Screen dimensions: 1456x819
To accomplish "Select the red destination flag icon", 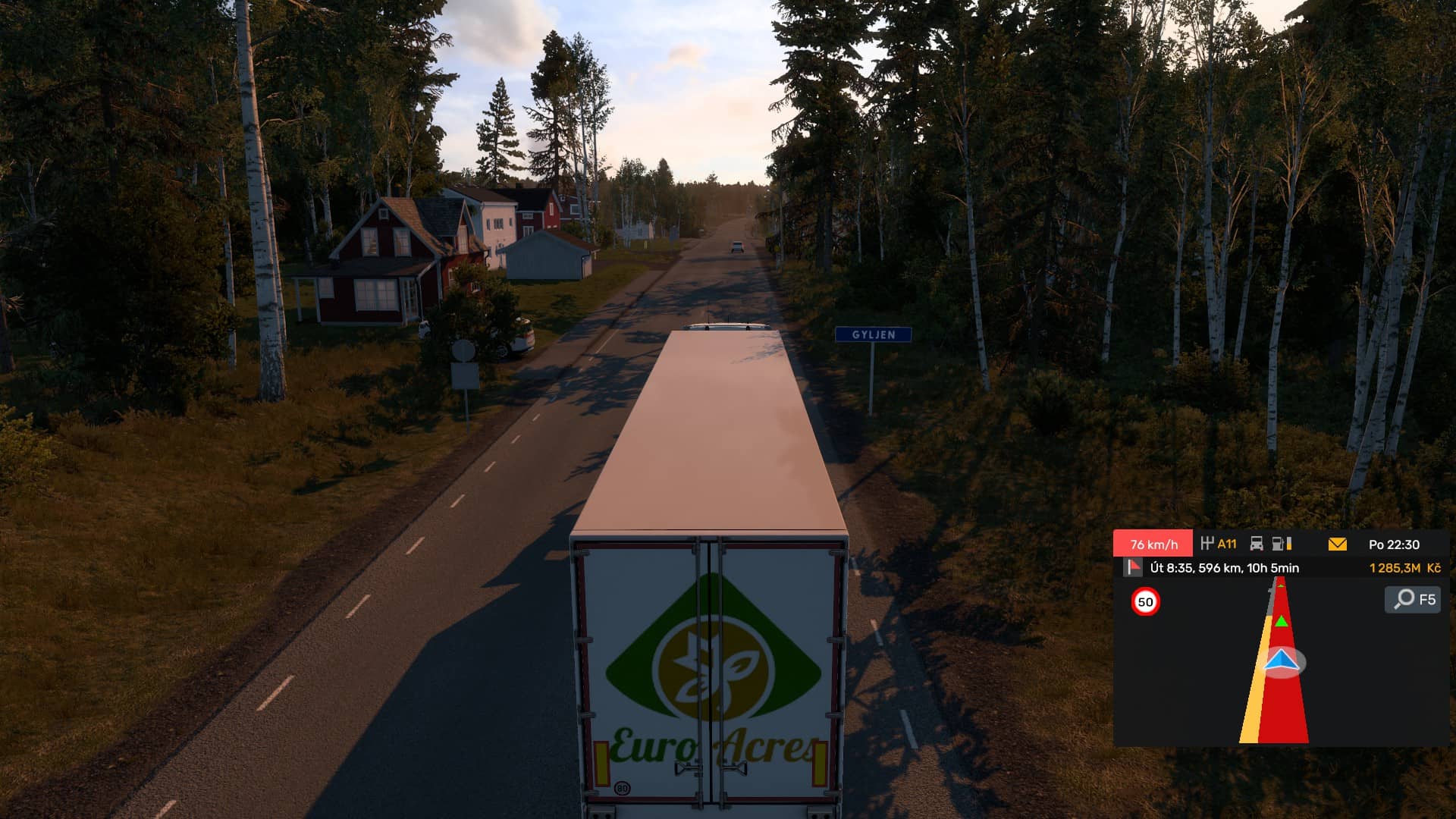I will (x=1133, y=567).
